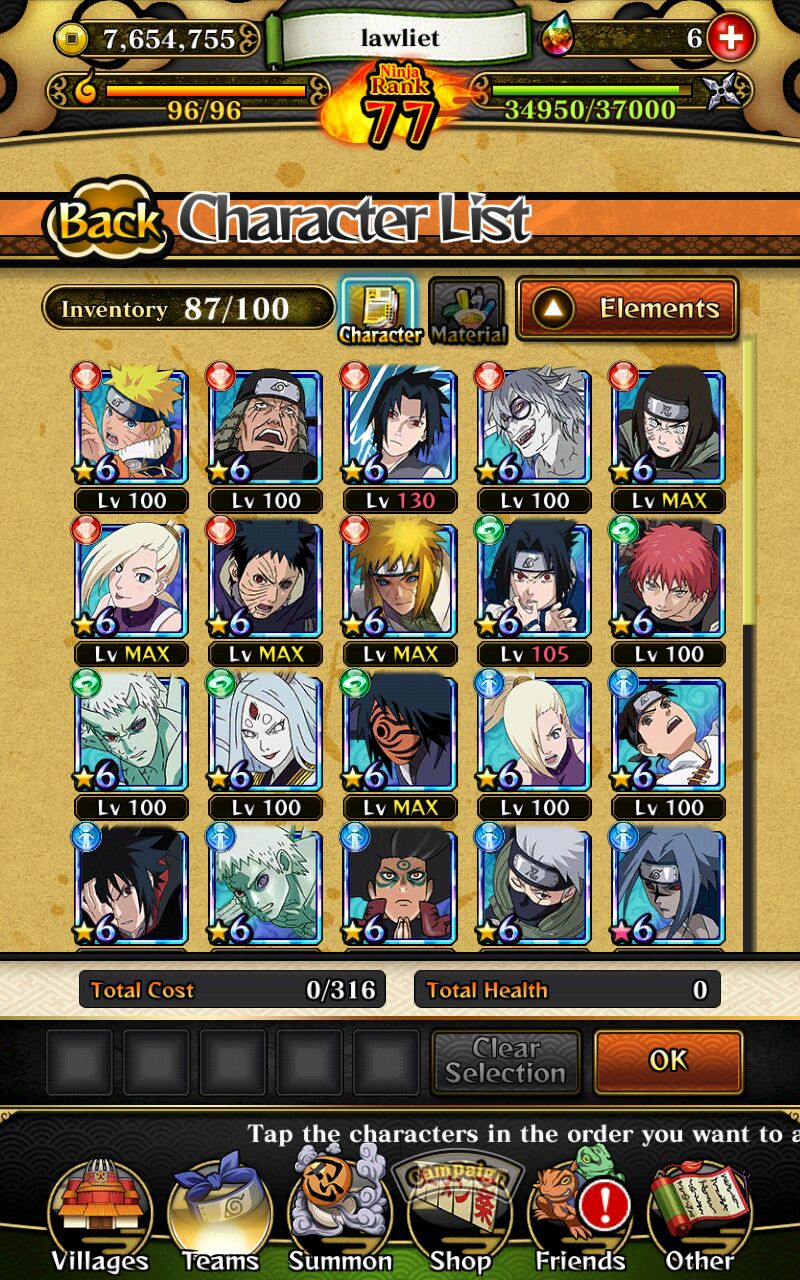Pick the red-haired Sasori card
800x1280 pixels.
[x=668, y=580]
